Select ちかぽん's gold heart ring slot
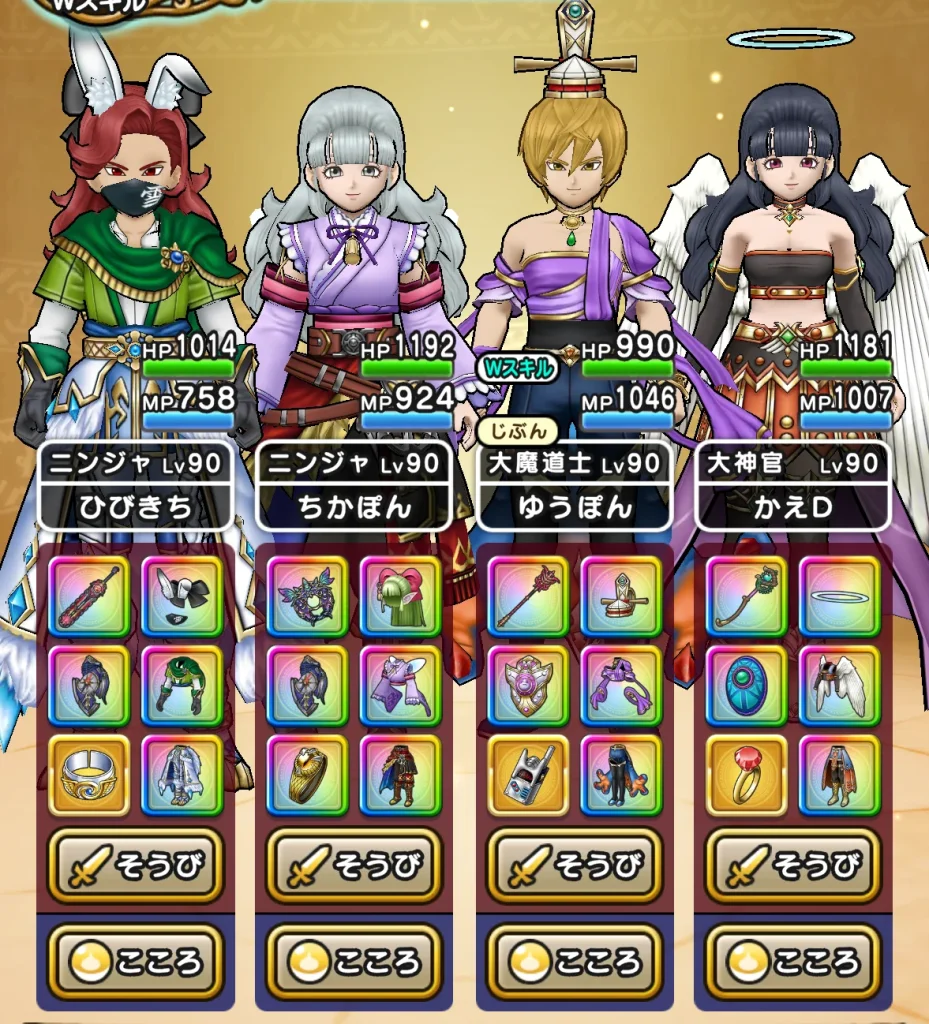 click(307, 775)
